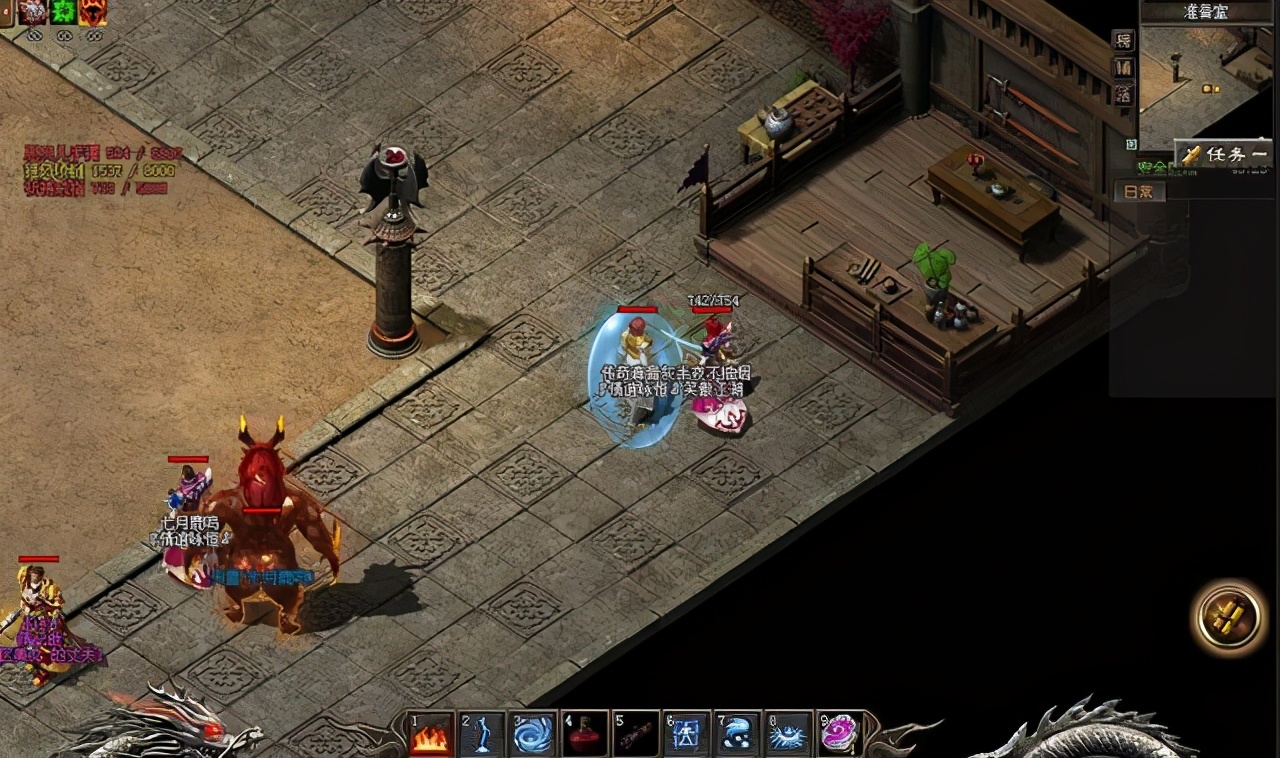Activate the fire skill in slot 1
The width and height of the screenshot is (1280, 758).
(x=431, y=735)
